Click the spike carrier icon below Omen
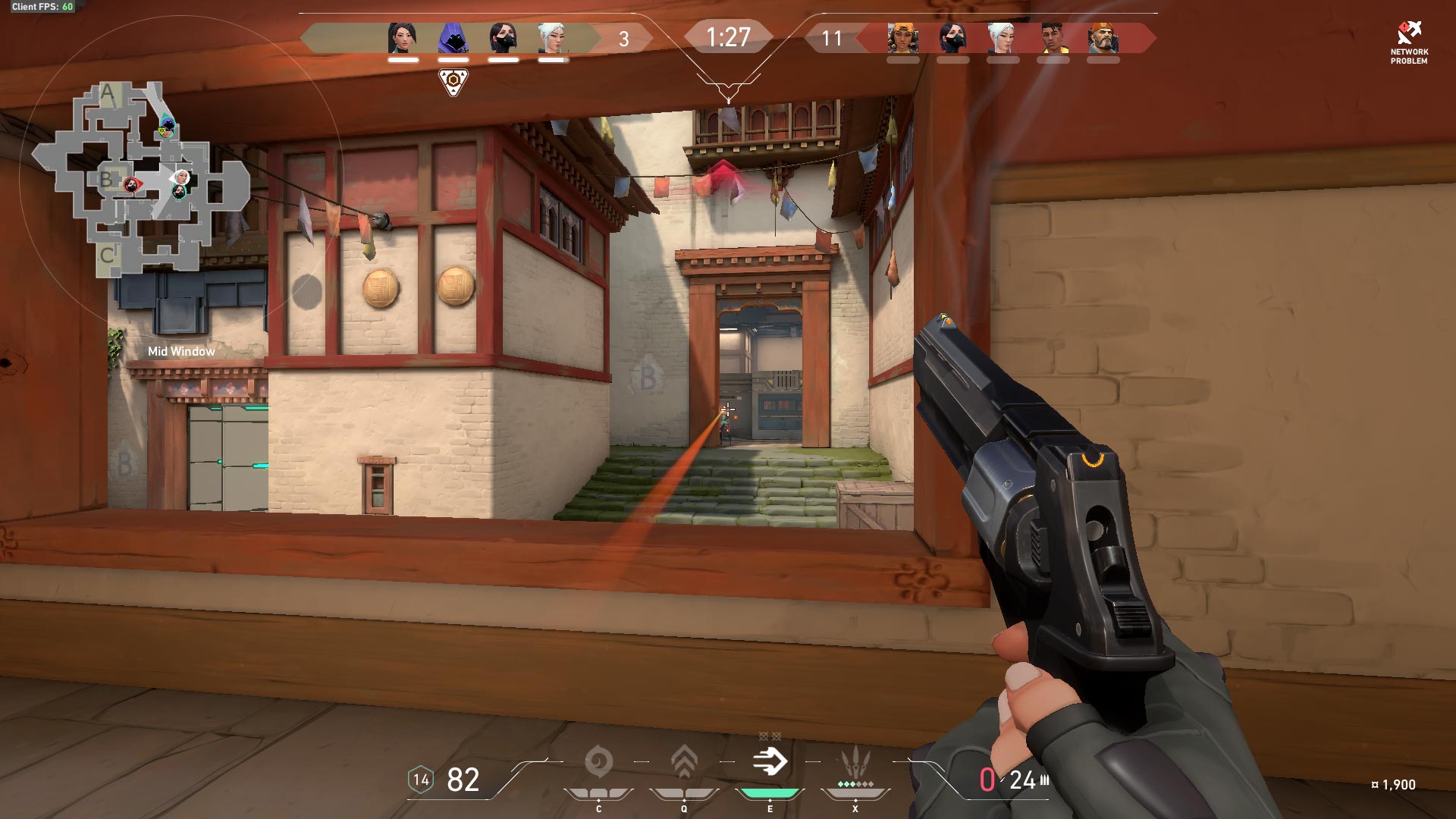This screenshot has height=819, width=1456. 453,80
